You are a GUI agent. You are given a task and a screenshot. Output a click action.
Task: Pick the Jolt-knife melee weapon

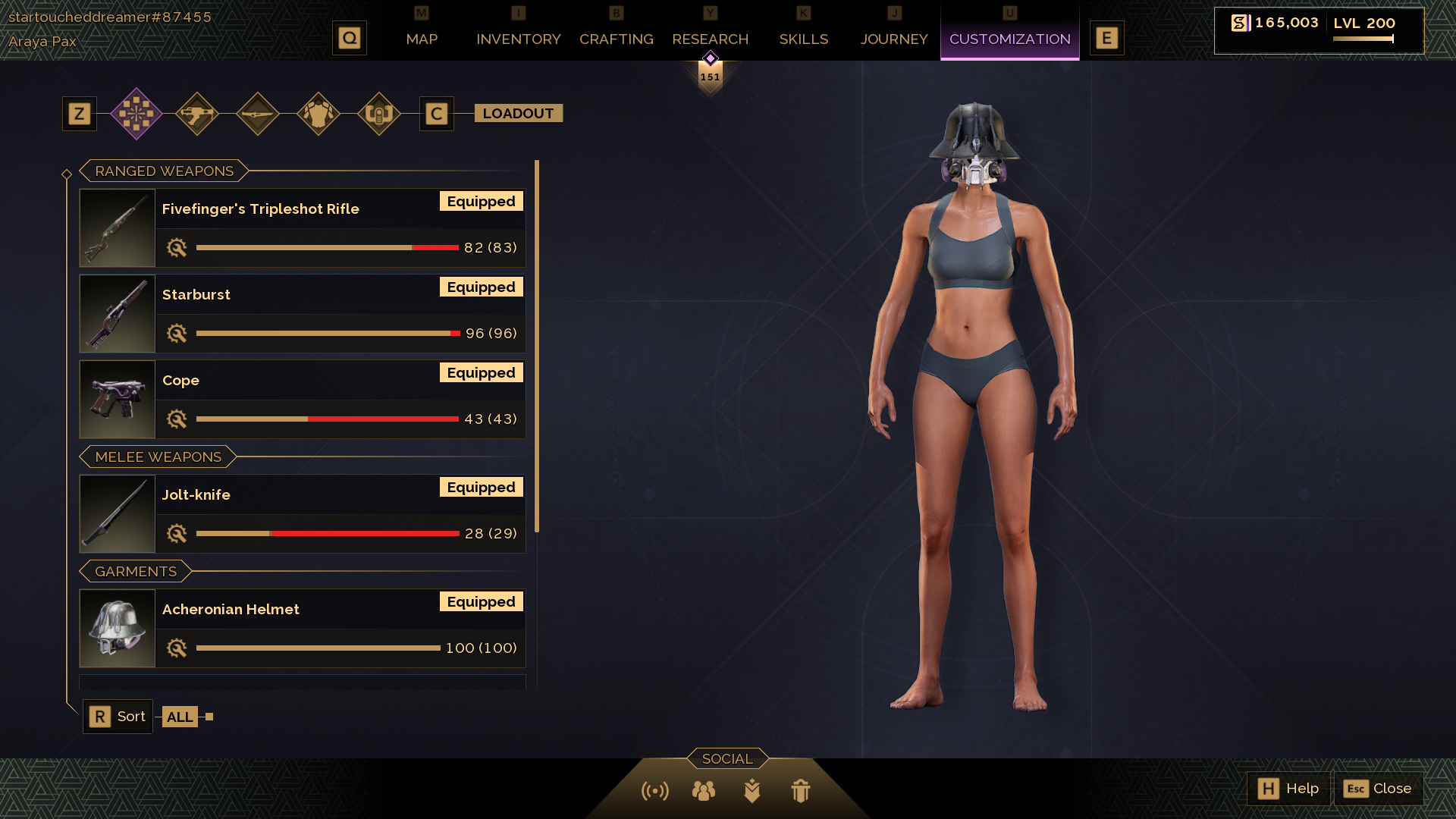302,513
